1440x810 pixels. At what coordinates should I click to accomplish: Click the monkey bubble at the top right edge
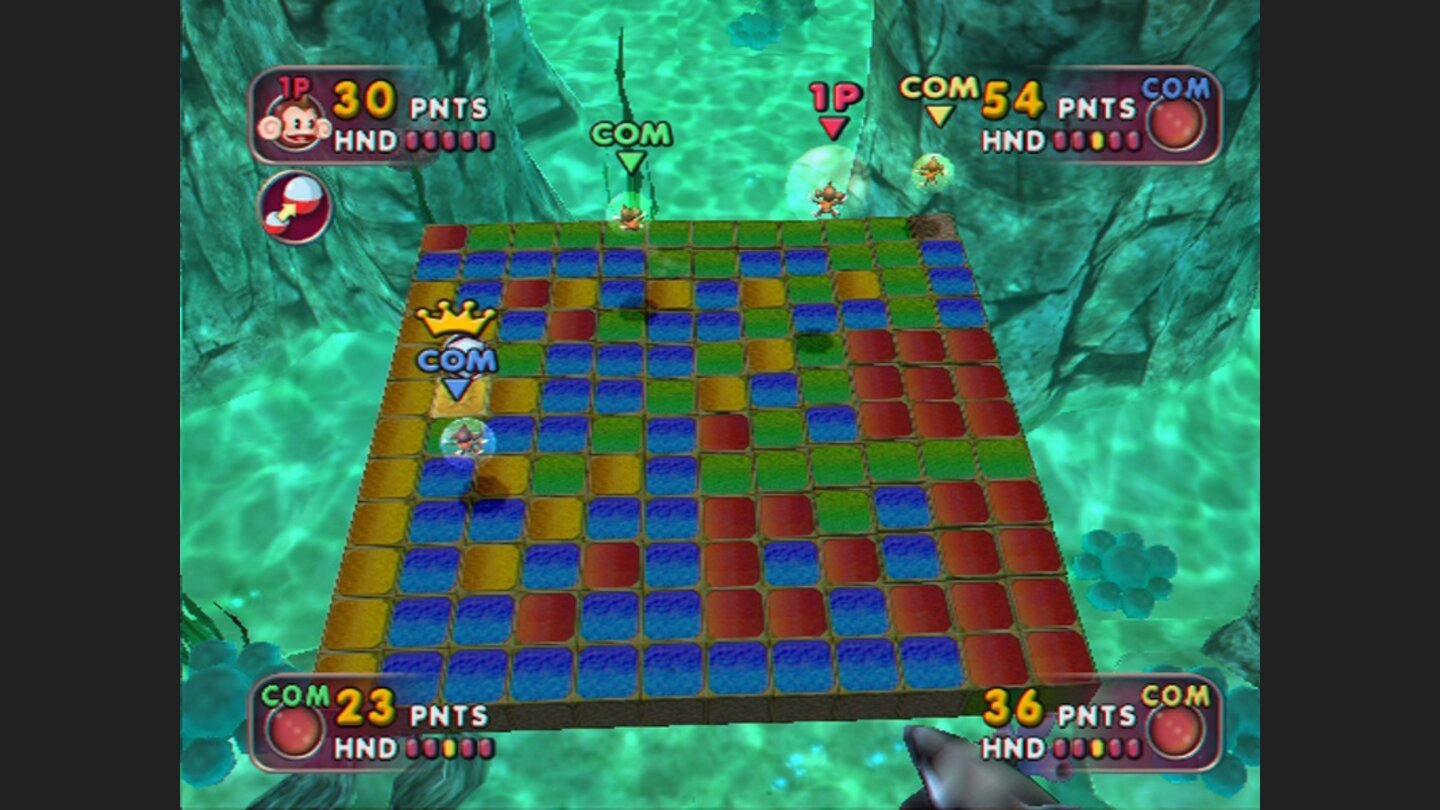[x=930, y=170]
